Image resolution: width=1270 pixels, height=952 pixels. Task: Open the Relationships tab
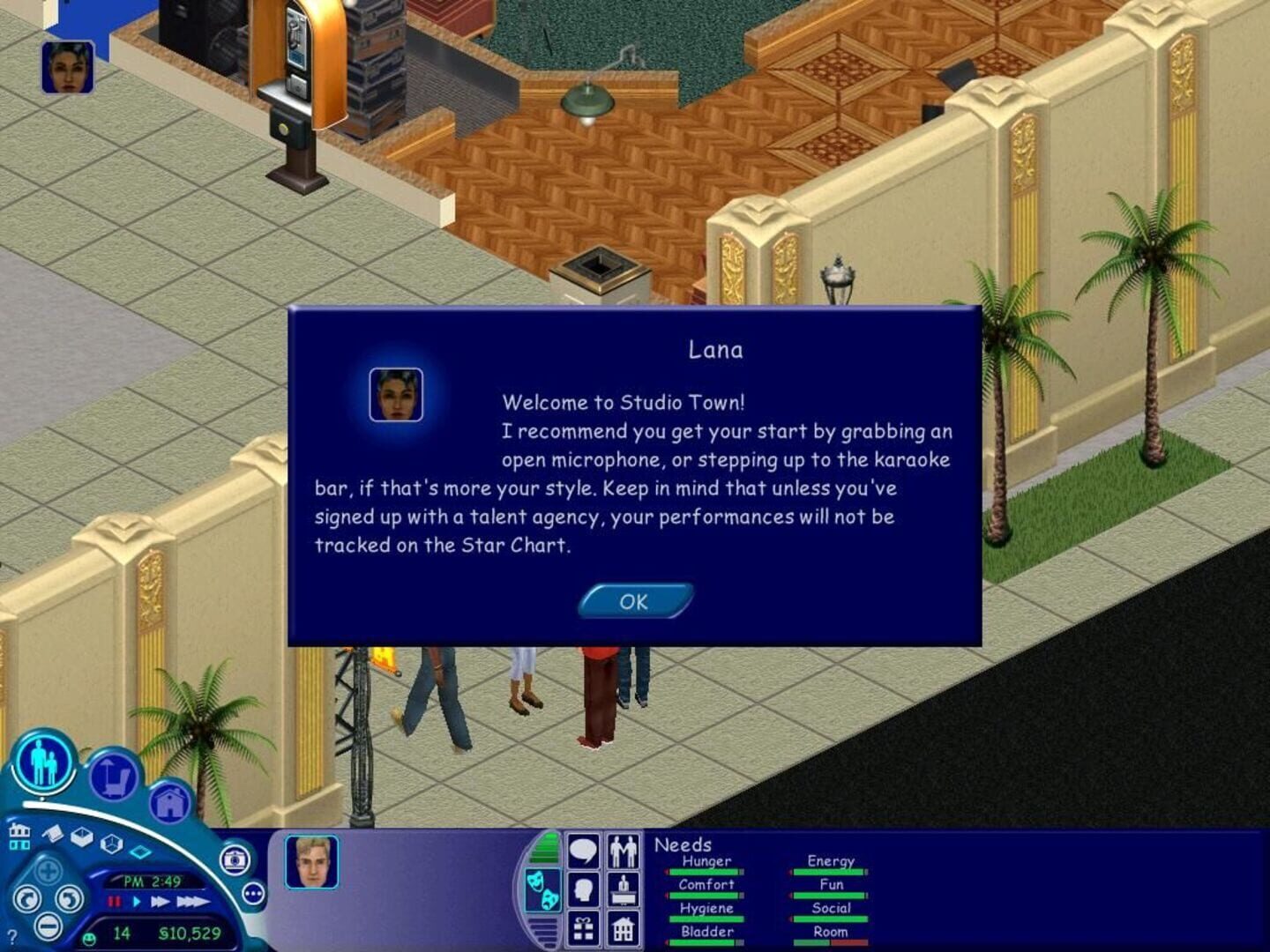pyautogui.click(x=622, y=851)
